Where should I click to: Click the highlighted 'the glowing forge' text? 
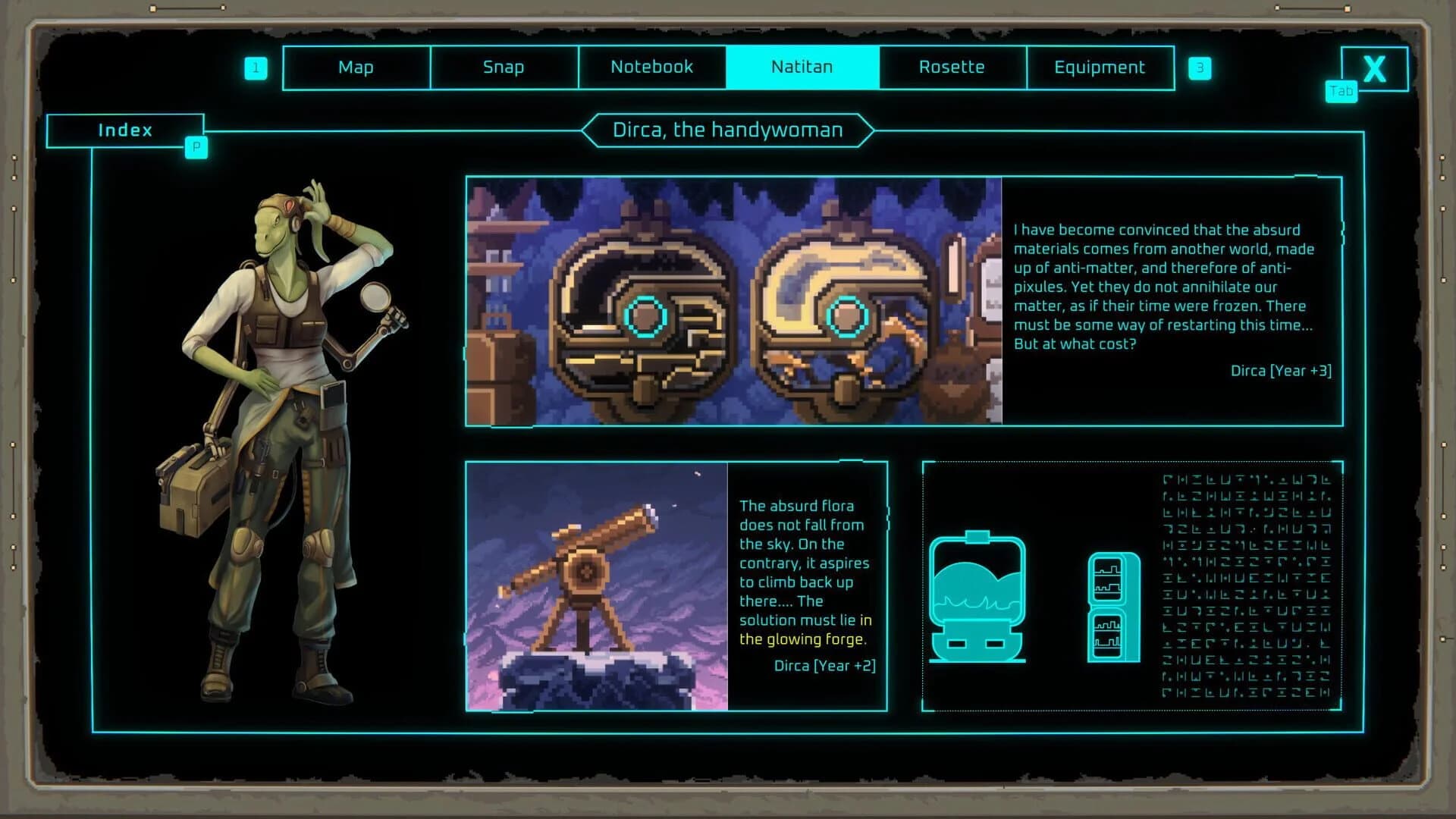click(805, 639)
